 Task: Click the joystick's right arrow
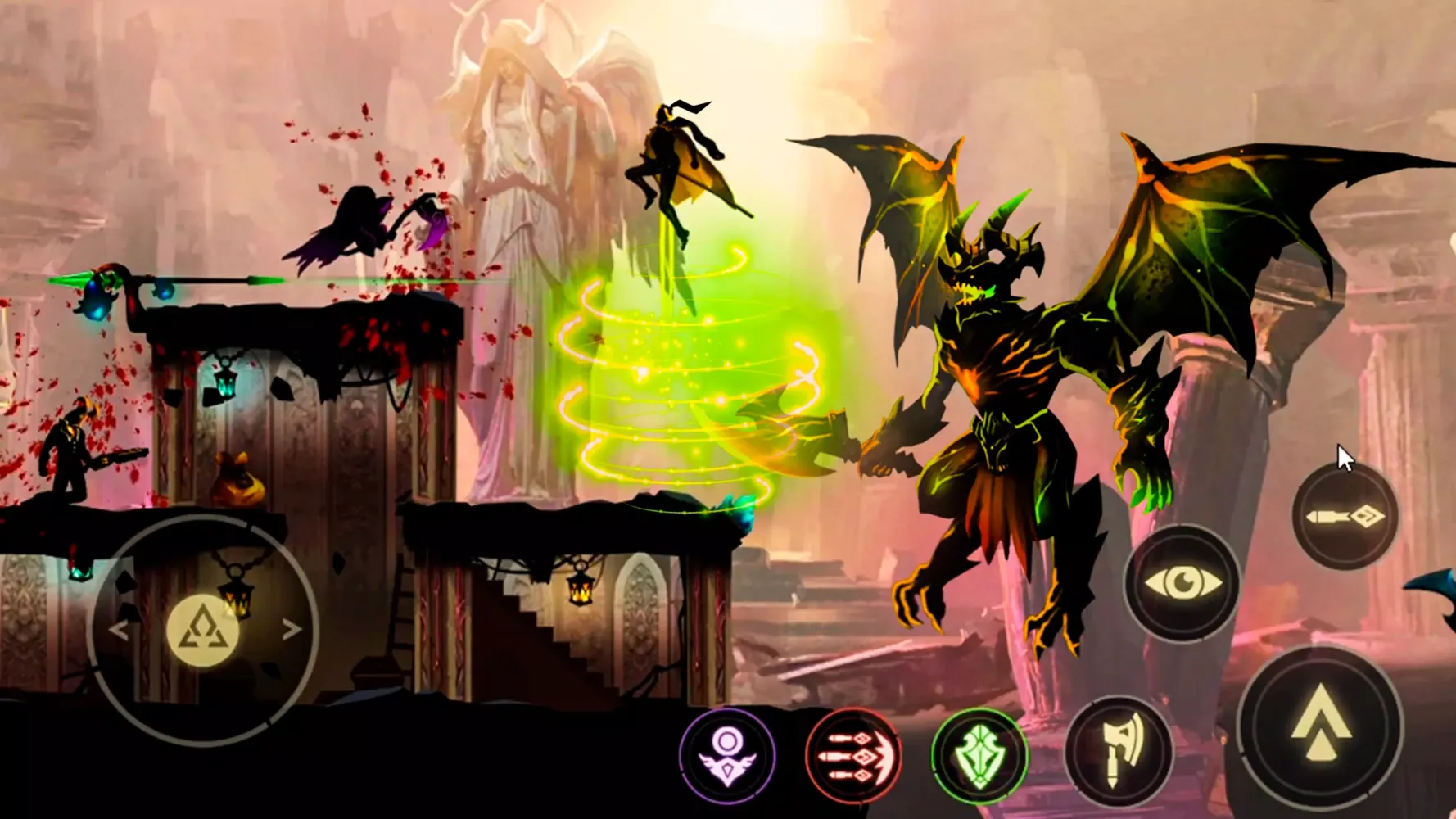pyautogui.click(x=292, y=629)
